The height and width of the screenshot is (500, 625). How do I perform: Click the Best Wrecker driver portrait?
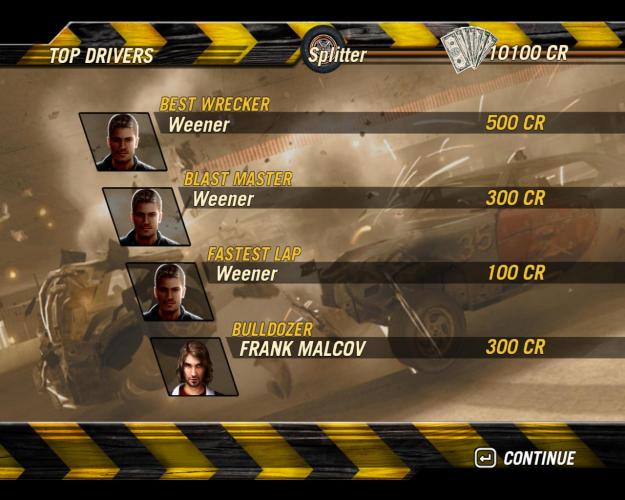[122, 141]
